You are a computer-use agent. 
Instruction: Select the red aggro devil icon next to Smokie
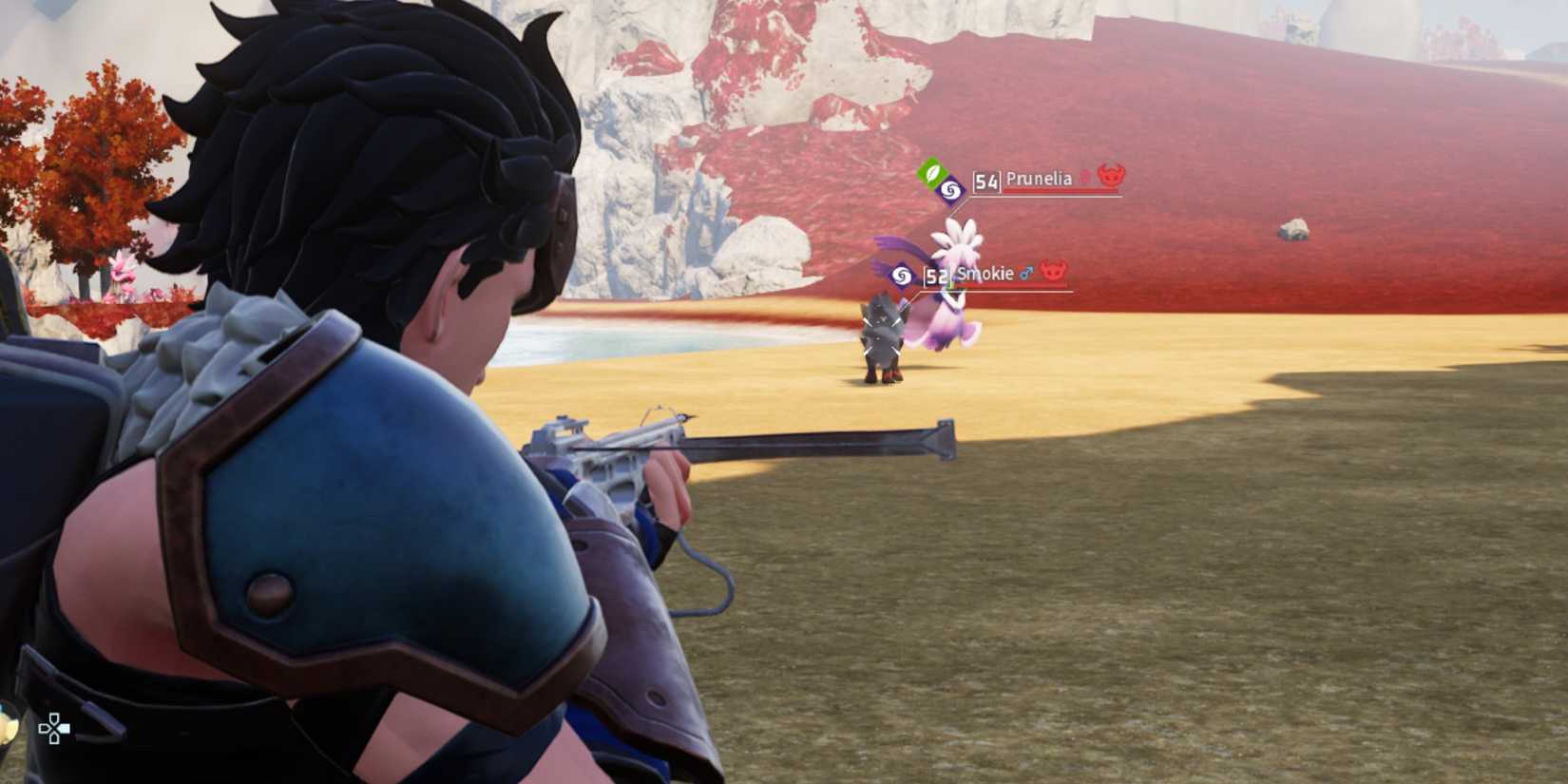click(1053, 273)
